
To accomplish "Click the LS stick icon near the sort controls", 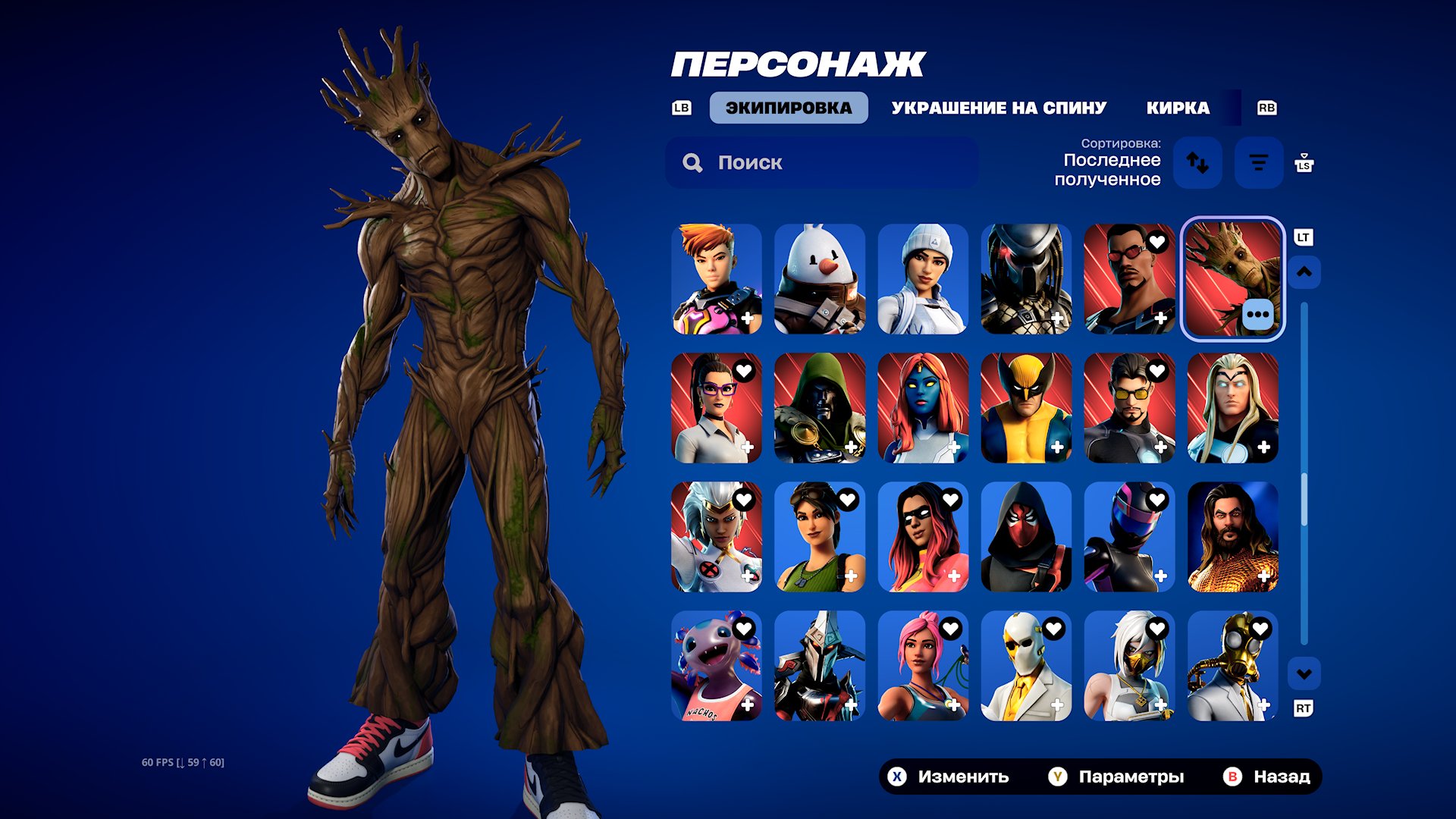I will (x=1305, y=162).
